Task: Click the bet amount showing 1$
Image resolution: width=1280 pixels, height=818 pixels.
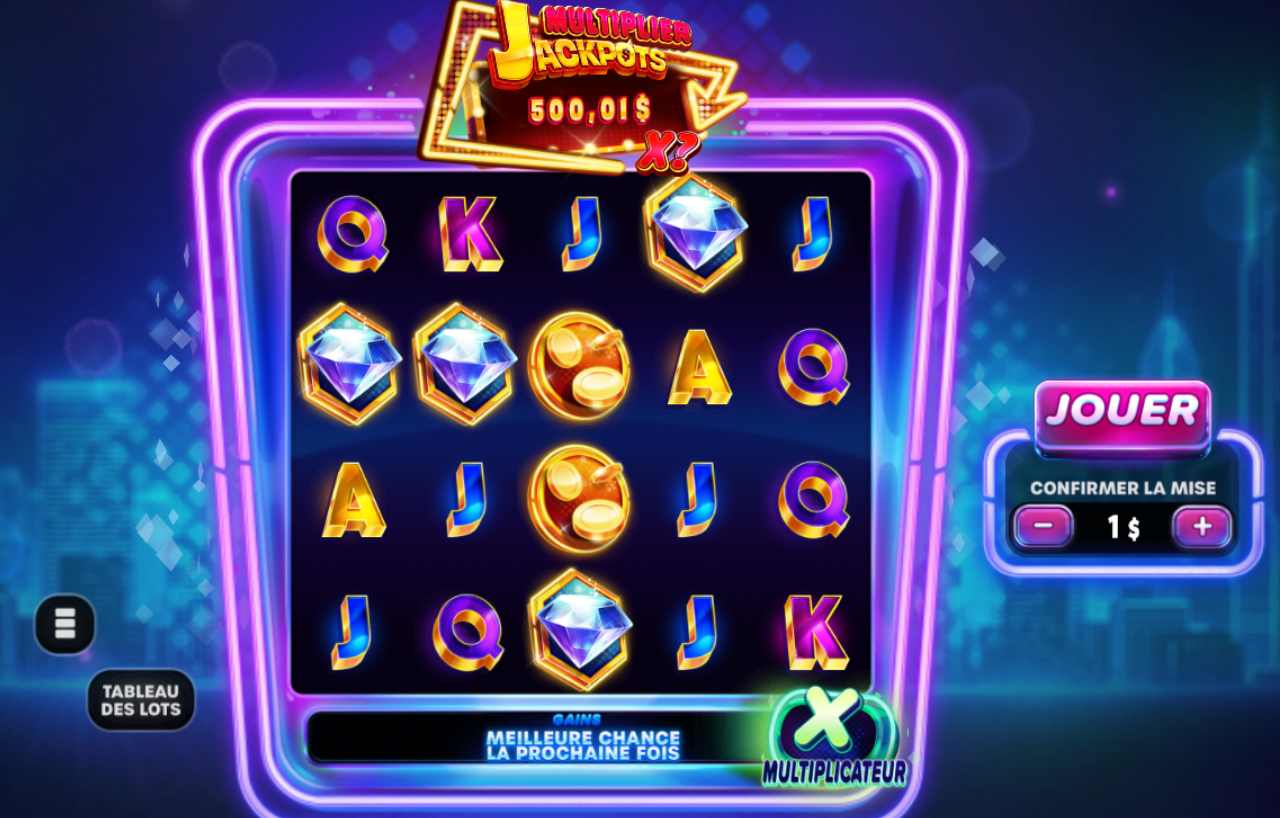Action: 1123,525
